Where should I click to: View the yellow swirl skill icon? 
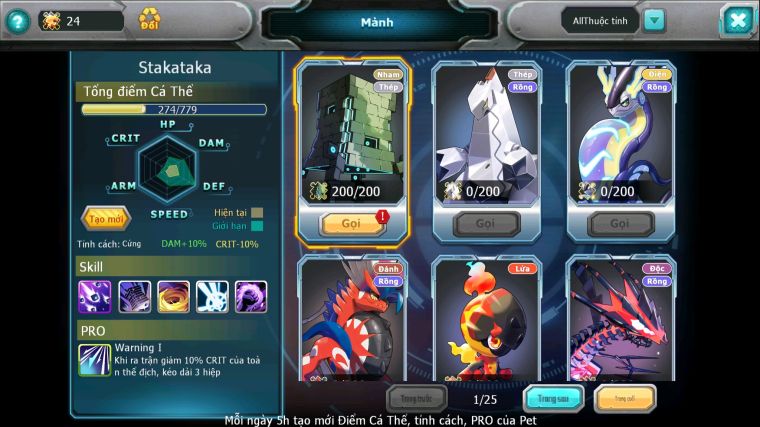tap(173, 296)
